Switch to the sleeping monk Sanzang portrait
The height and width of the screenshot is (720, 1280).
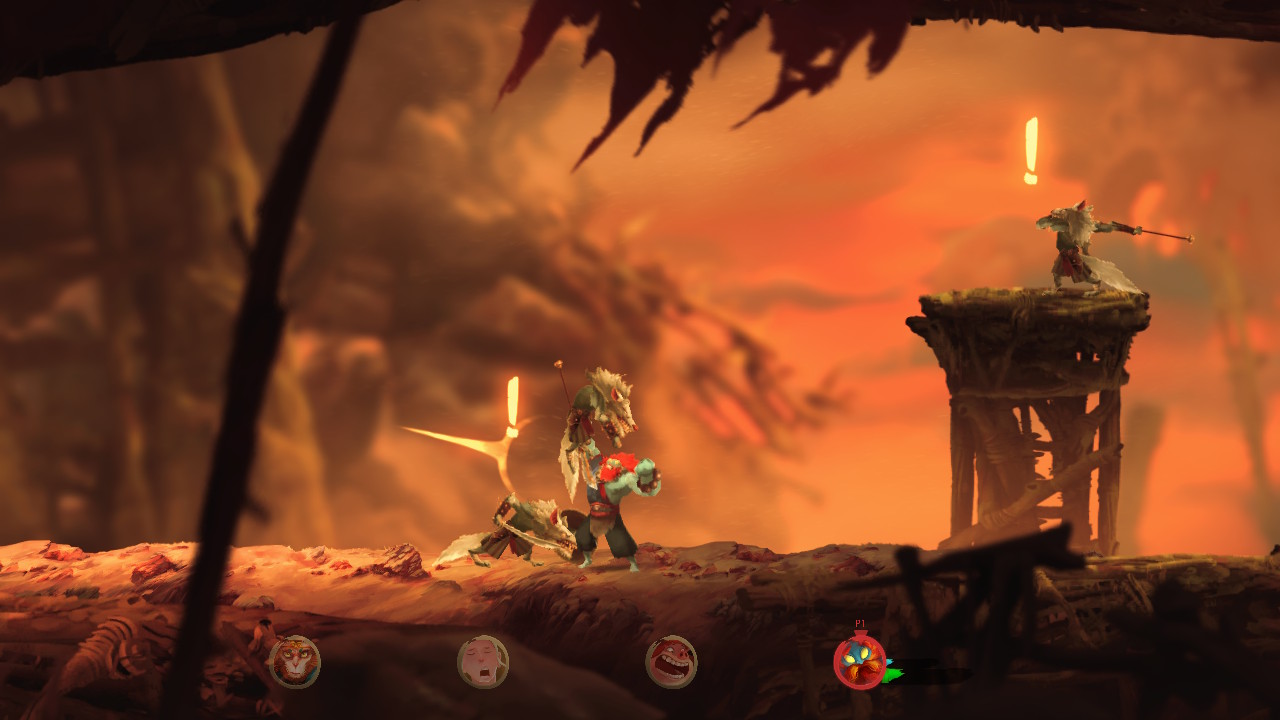point(483,662)
